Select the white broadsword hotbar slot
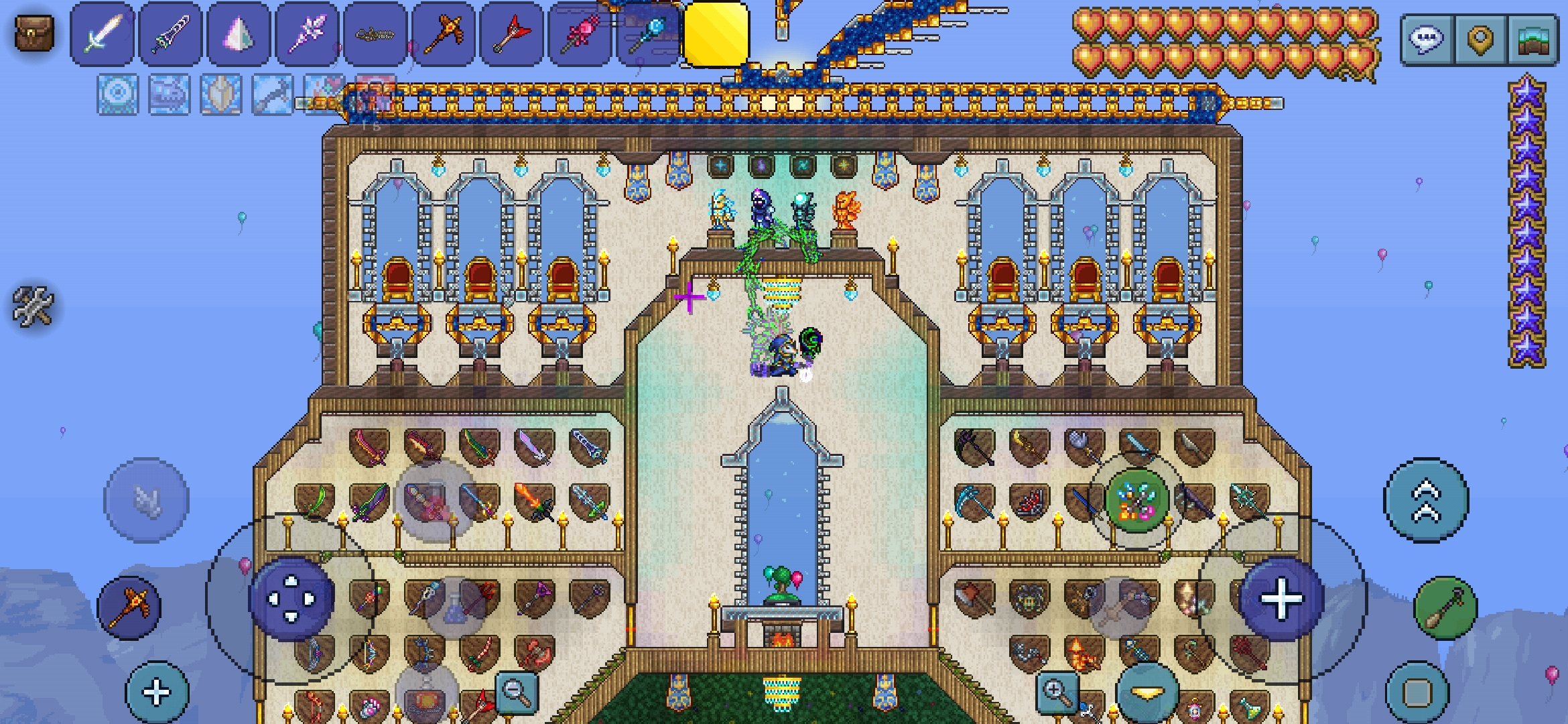The height and width of the screenshot is (724, 1568). coord(103,34)
